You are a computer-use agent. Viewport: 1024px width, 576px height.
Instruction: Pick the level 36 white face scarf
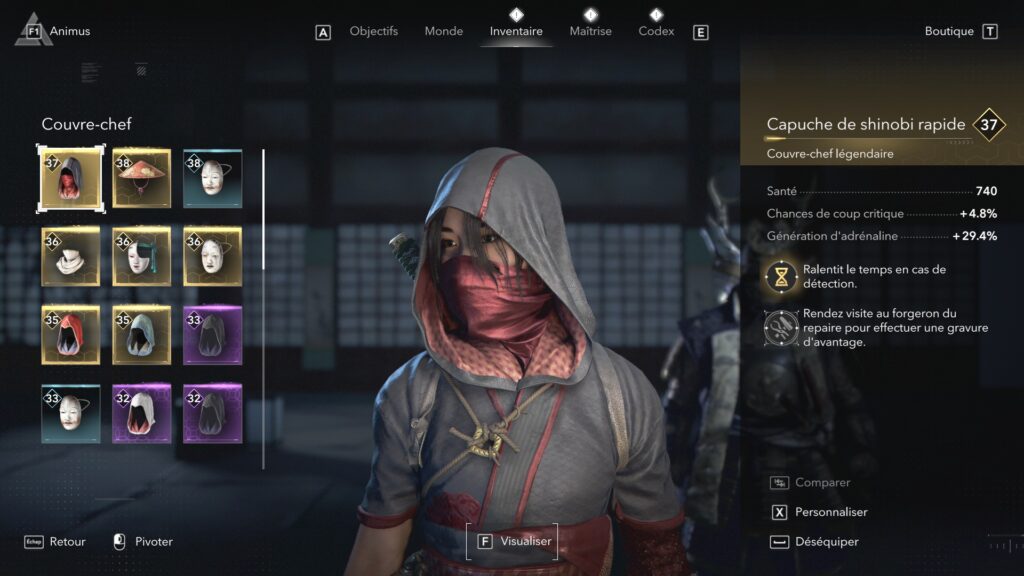pos(71,257)
